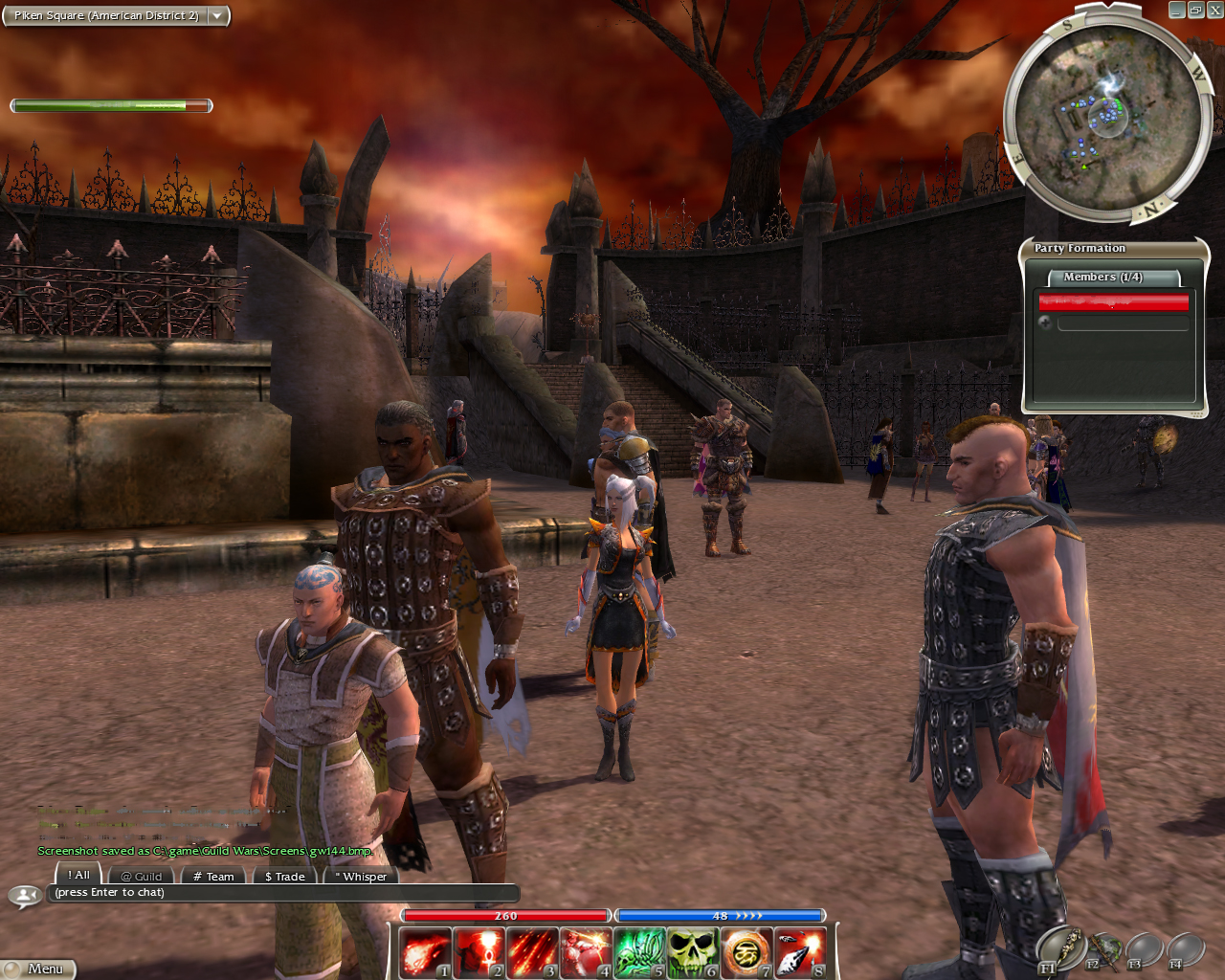Open the Trade chat tab
Viewport: 1225px width, 980px height.
(x=284, y=876)
